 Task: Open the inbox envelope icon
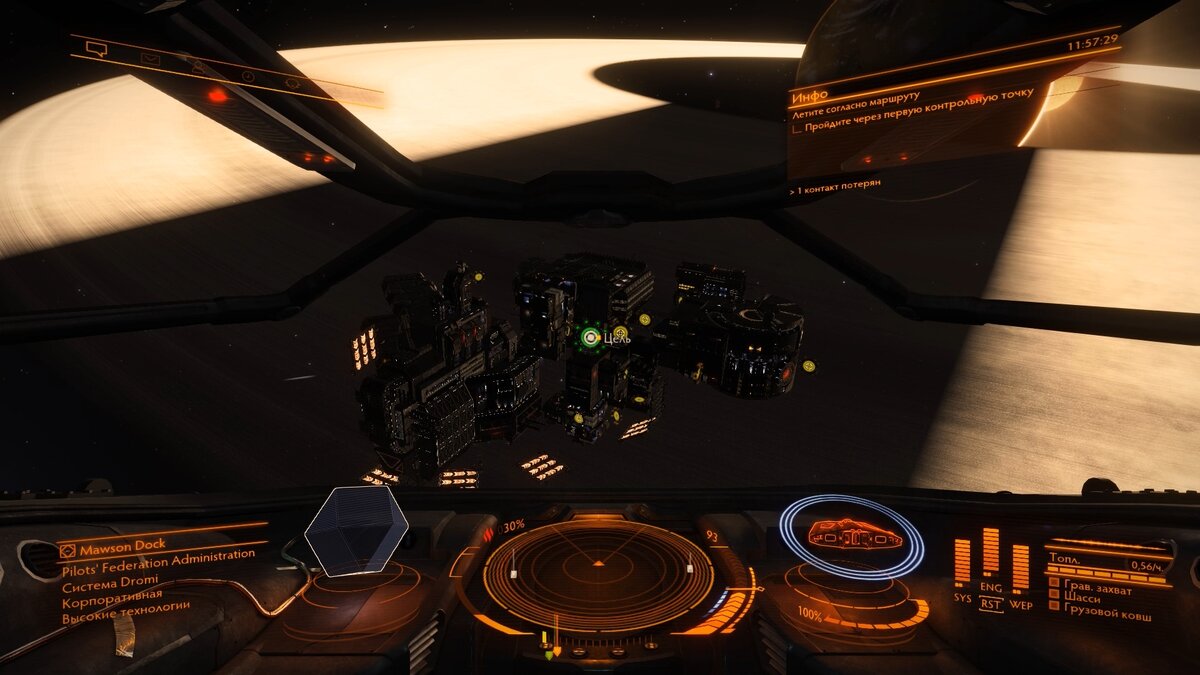tap(150, 59)
